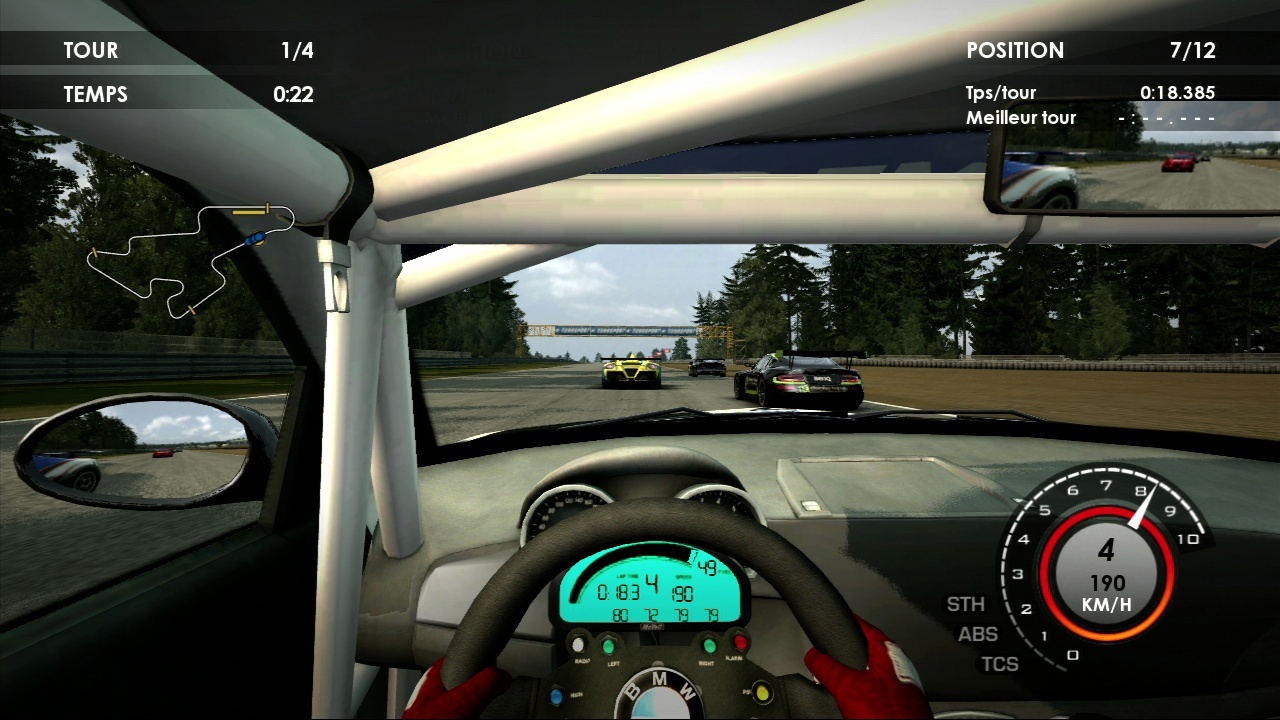Click the track layout minimap

(x=190, y=260)
